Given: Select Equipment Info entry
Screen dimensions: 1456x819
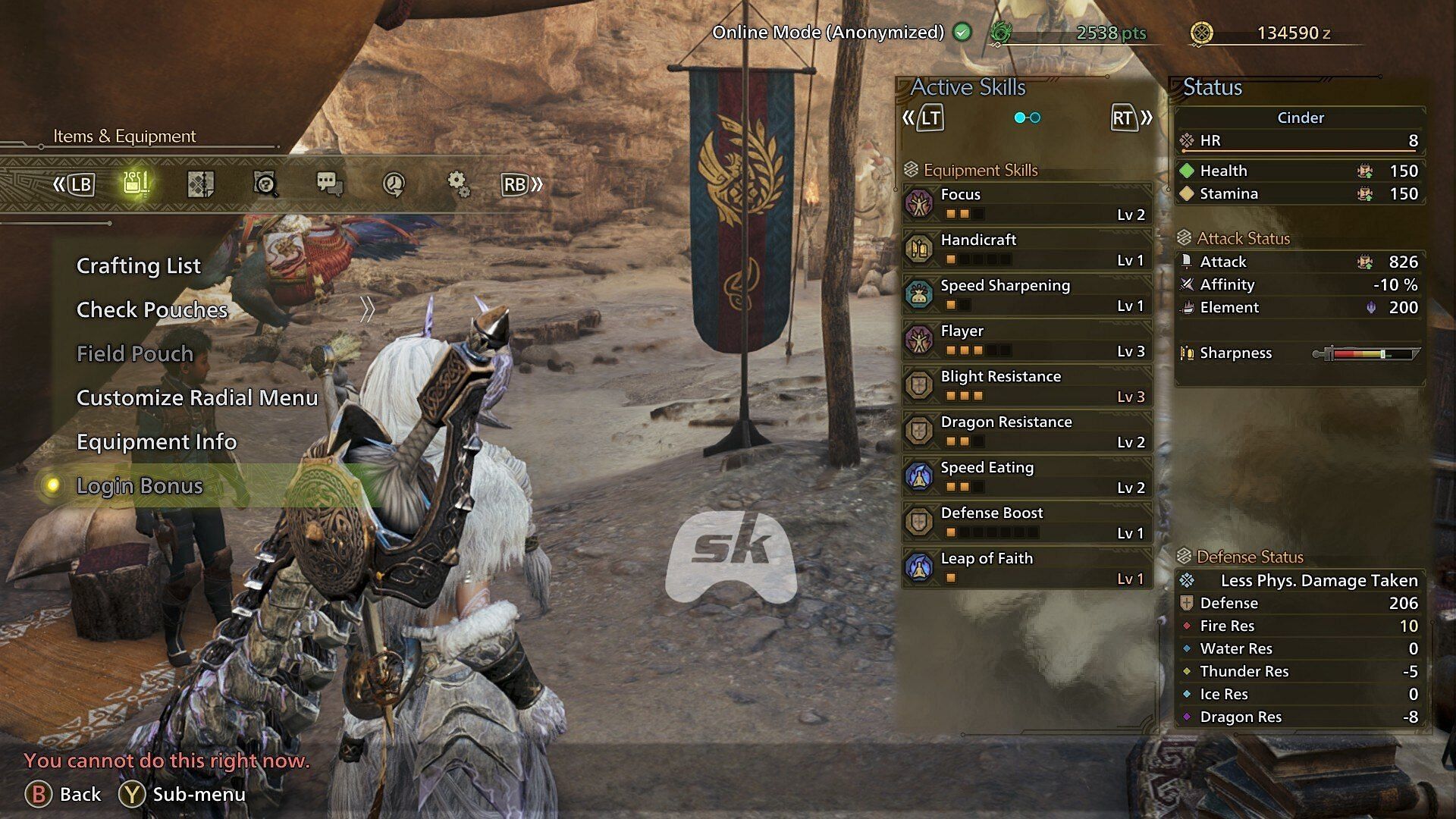Looking at the screenshot, I should coord(156,442).
